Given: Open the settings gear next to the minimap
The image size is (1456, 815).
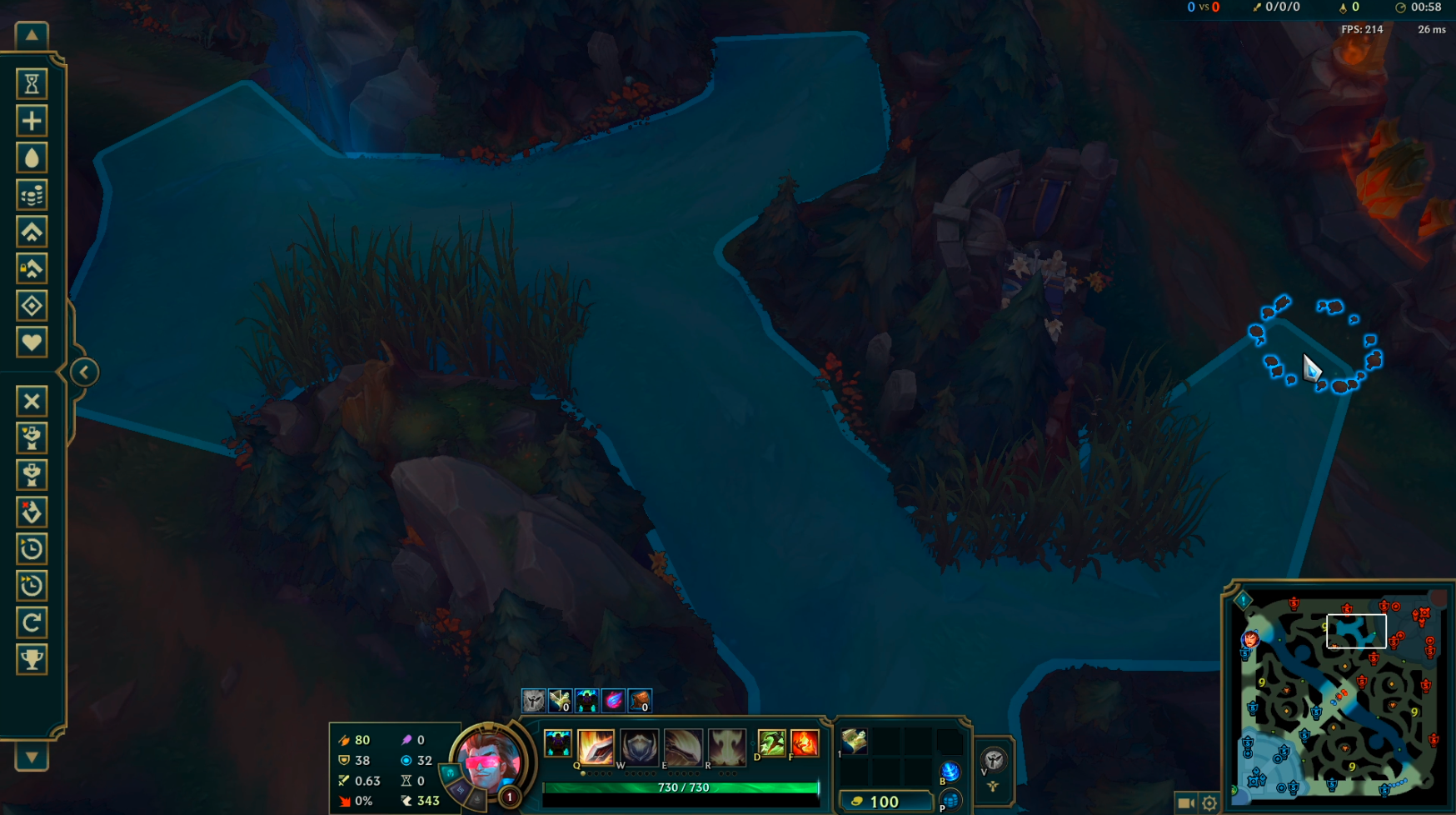Looking at the screenshot, I should [x=1208, y=802].
